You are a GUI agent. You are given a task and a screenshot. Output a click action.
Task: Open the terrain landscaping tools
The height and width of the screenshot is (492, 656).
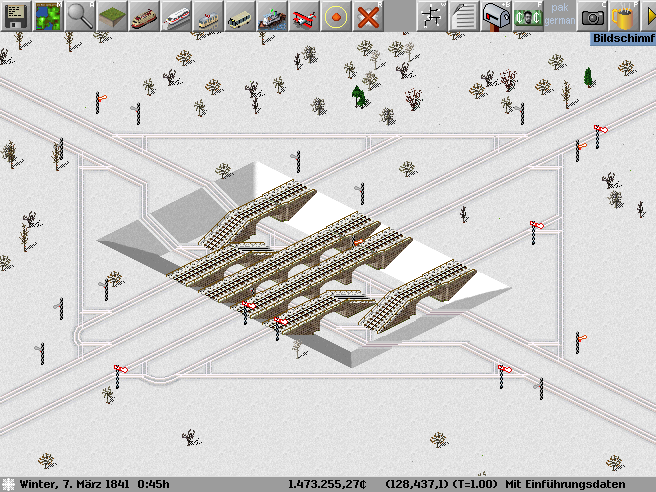coord(112,16)
